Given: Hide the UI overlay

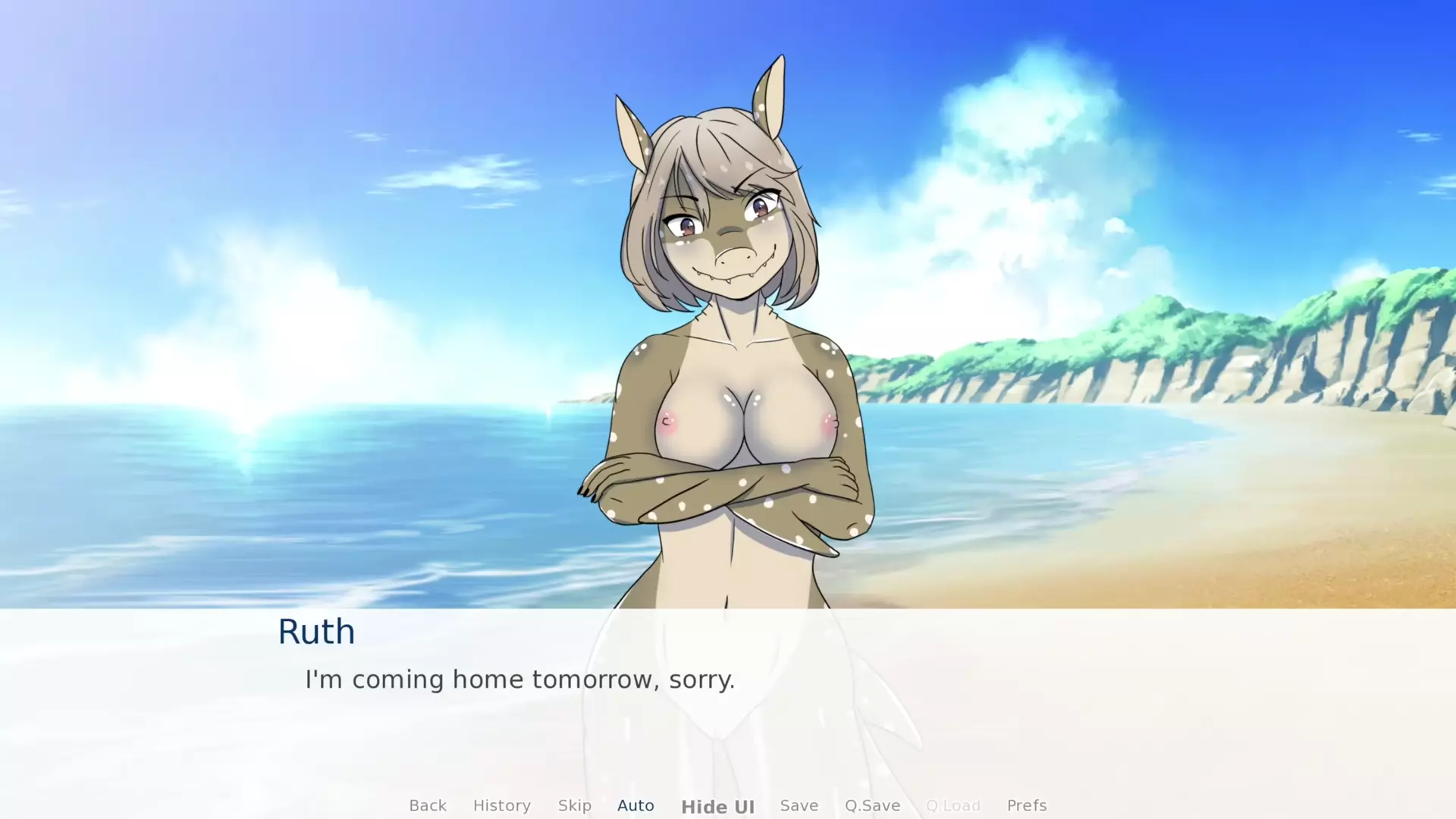Looking at the screenshot, I should [717, 806].
